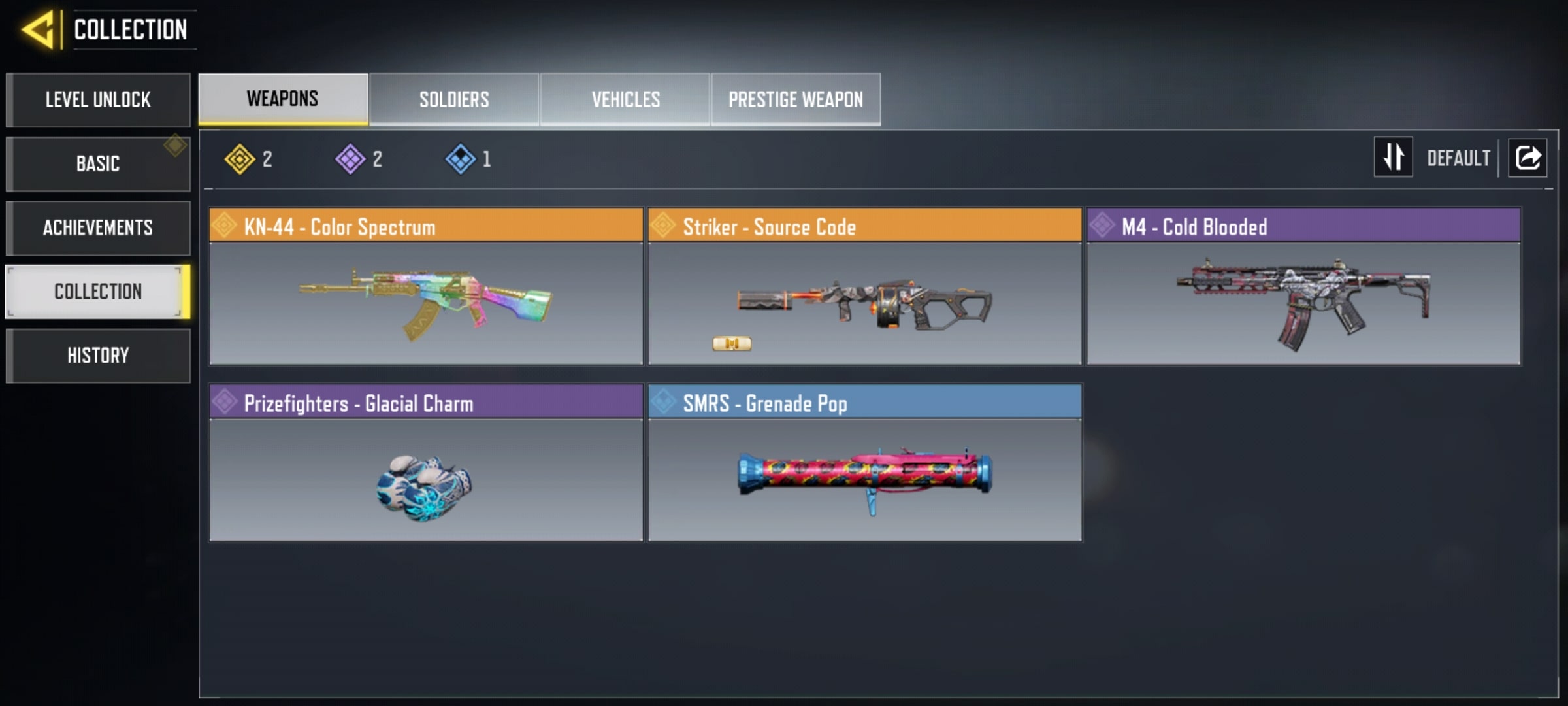The width and height of the screenshot is (1568, 706).
Task: Open the SMRS Grenade Pop card
Action: 864,463
